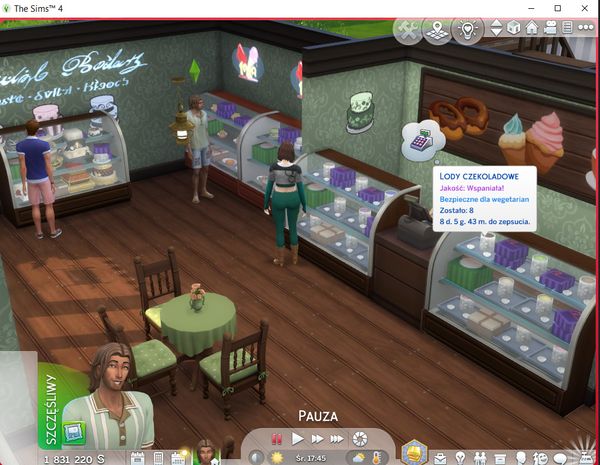Open the world map travel button
600x465 pixels.
pyautogui.click(x=436, y=30)
